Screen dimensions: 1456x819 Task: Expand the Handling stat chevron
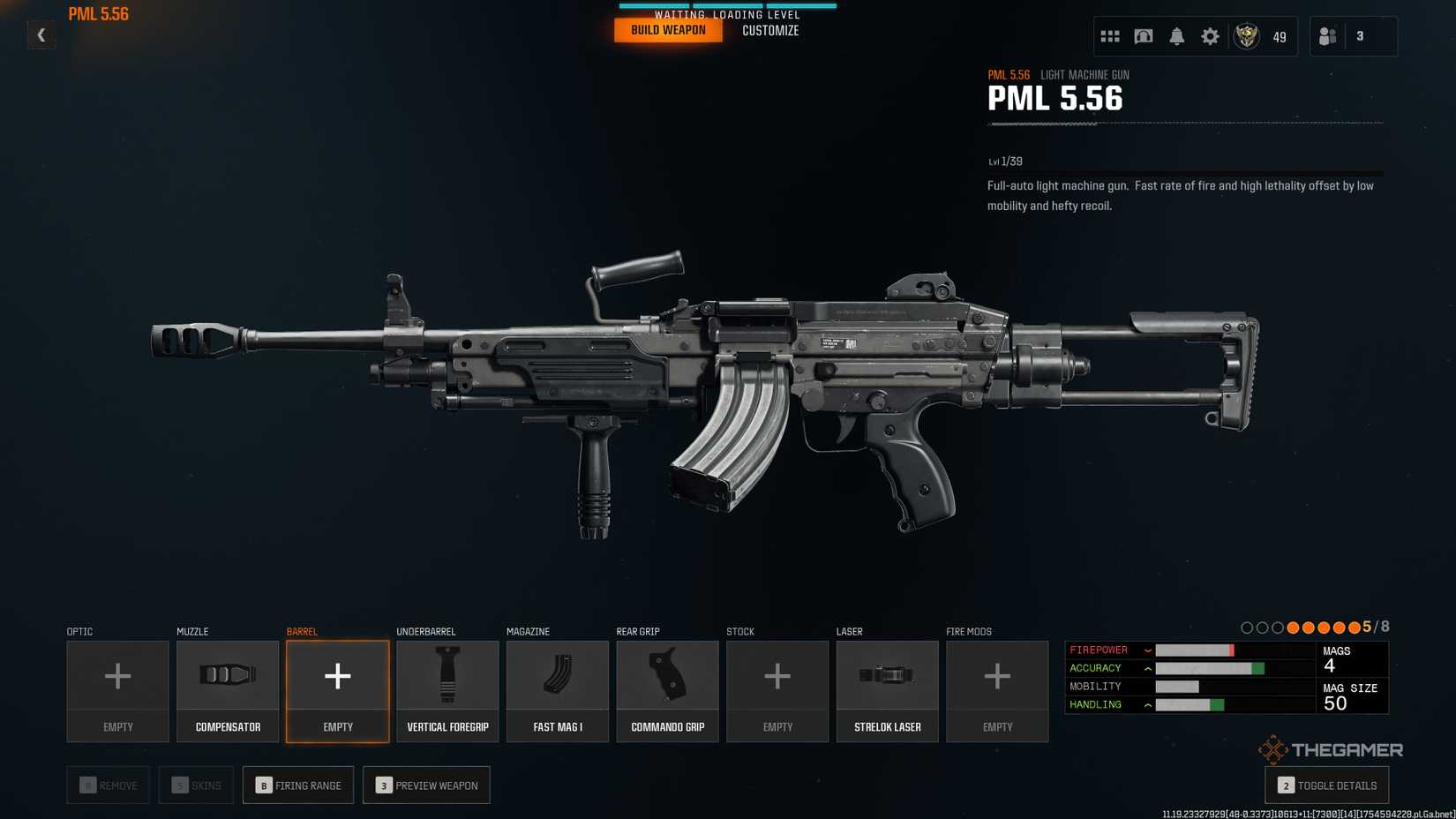(1147, 704)
